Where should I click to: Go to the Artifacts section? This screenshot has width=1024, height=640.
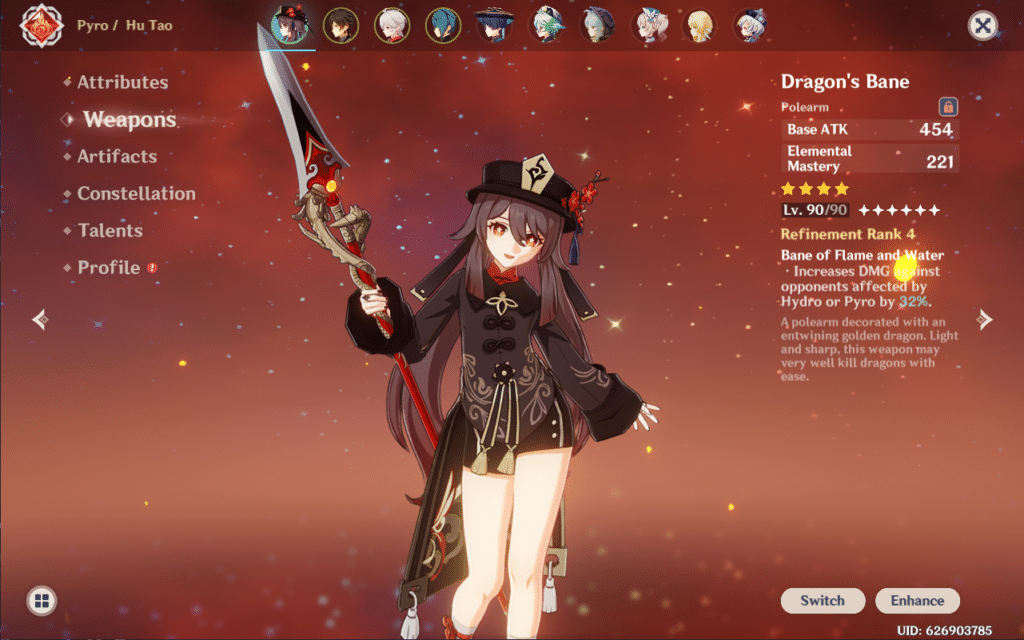117,156
